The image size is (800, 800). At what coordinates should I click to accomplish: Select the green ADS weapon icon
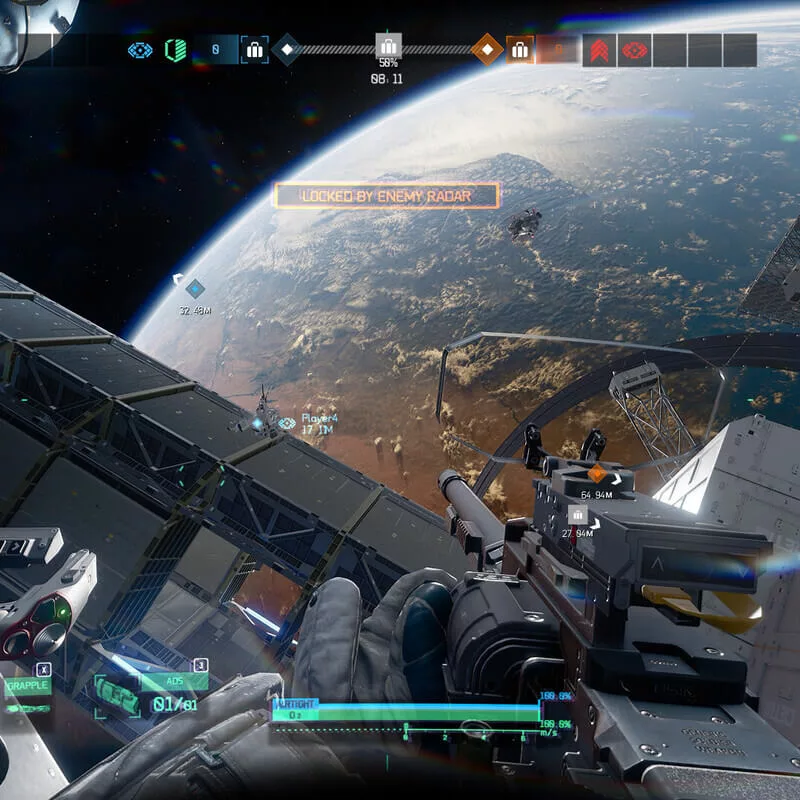(x=118, y=694)
